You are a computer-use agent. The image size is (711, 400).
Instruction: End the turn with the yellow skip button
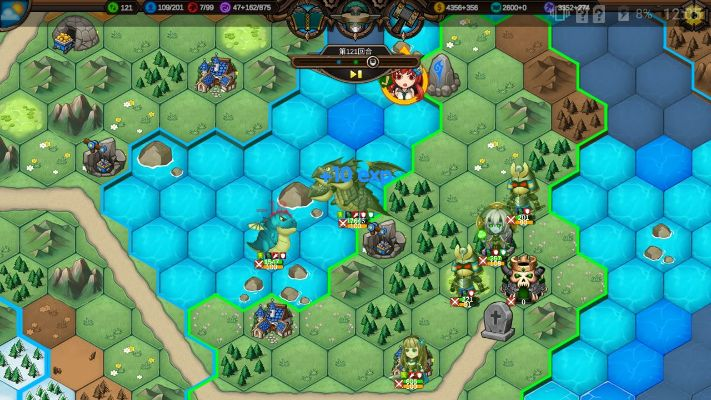pyautogui.click(x=355, y=73)
